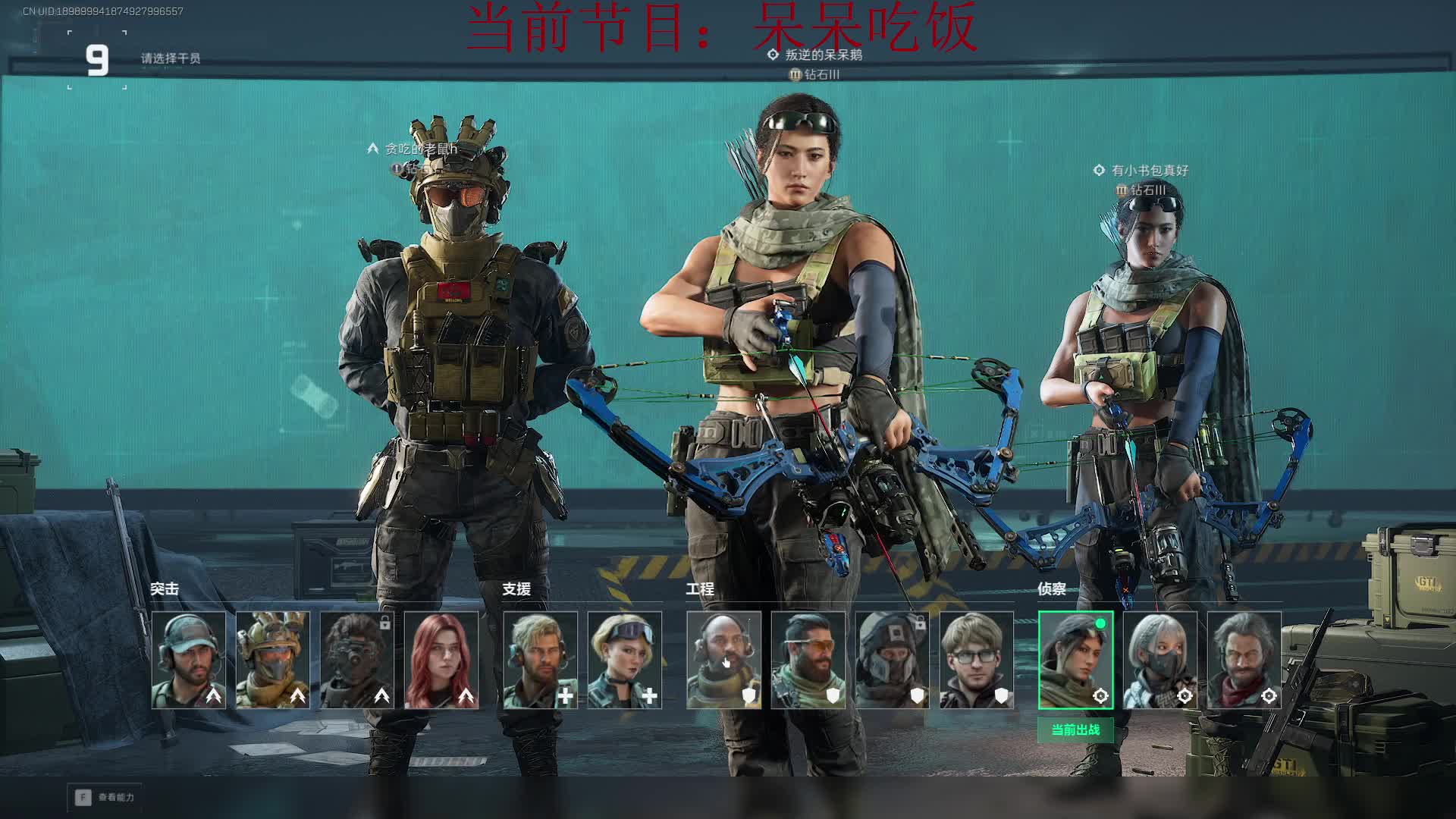Choose the highlighted recon archer woman portrait
1456x819 pixels.
pyautogui.click(x=1075, y=660)
